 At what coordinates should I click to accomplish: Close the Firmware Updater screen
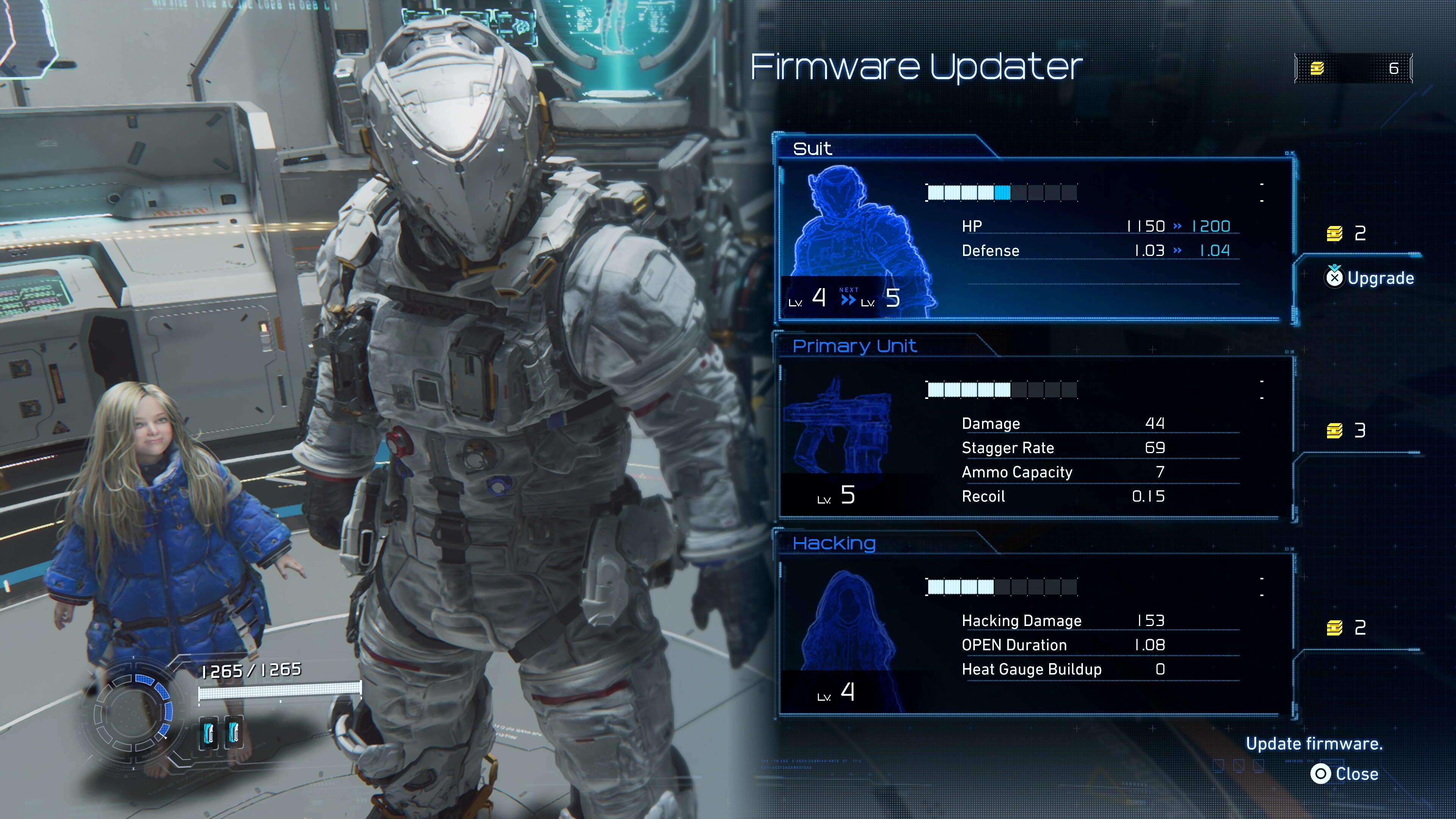tap(1345, 774)
